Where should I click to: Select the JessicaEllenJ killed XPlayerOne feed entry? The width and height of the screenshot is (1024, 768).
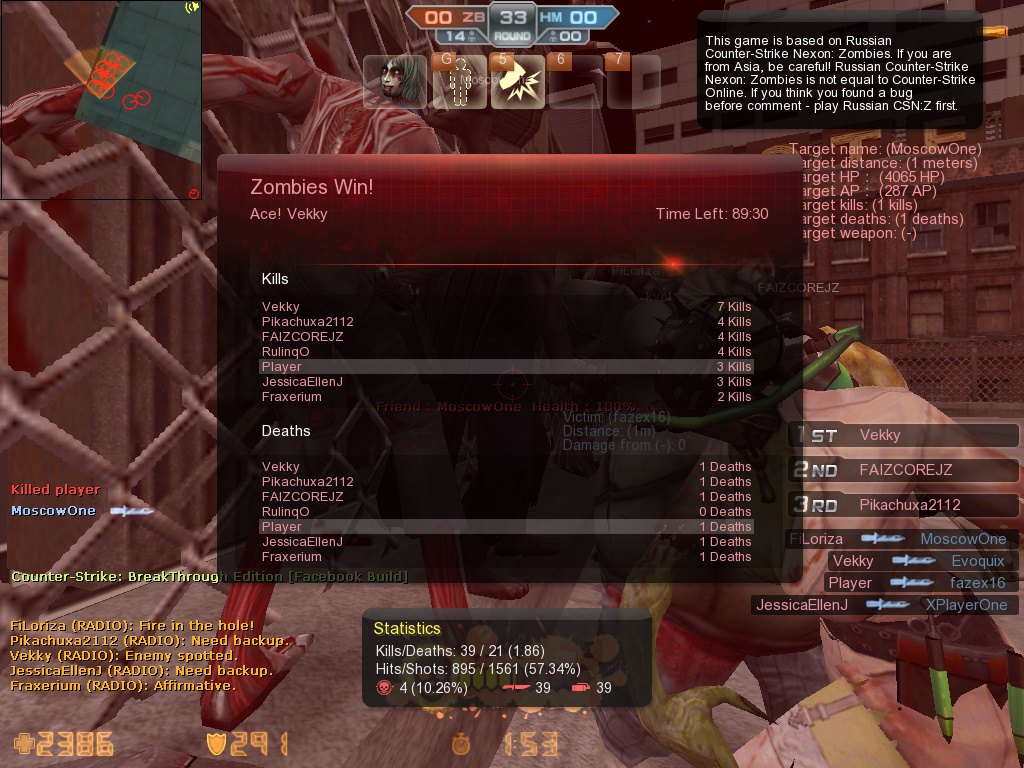coord(886,605)
